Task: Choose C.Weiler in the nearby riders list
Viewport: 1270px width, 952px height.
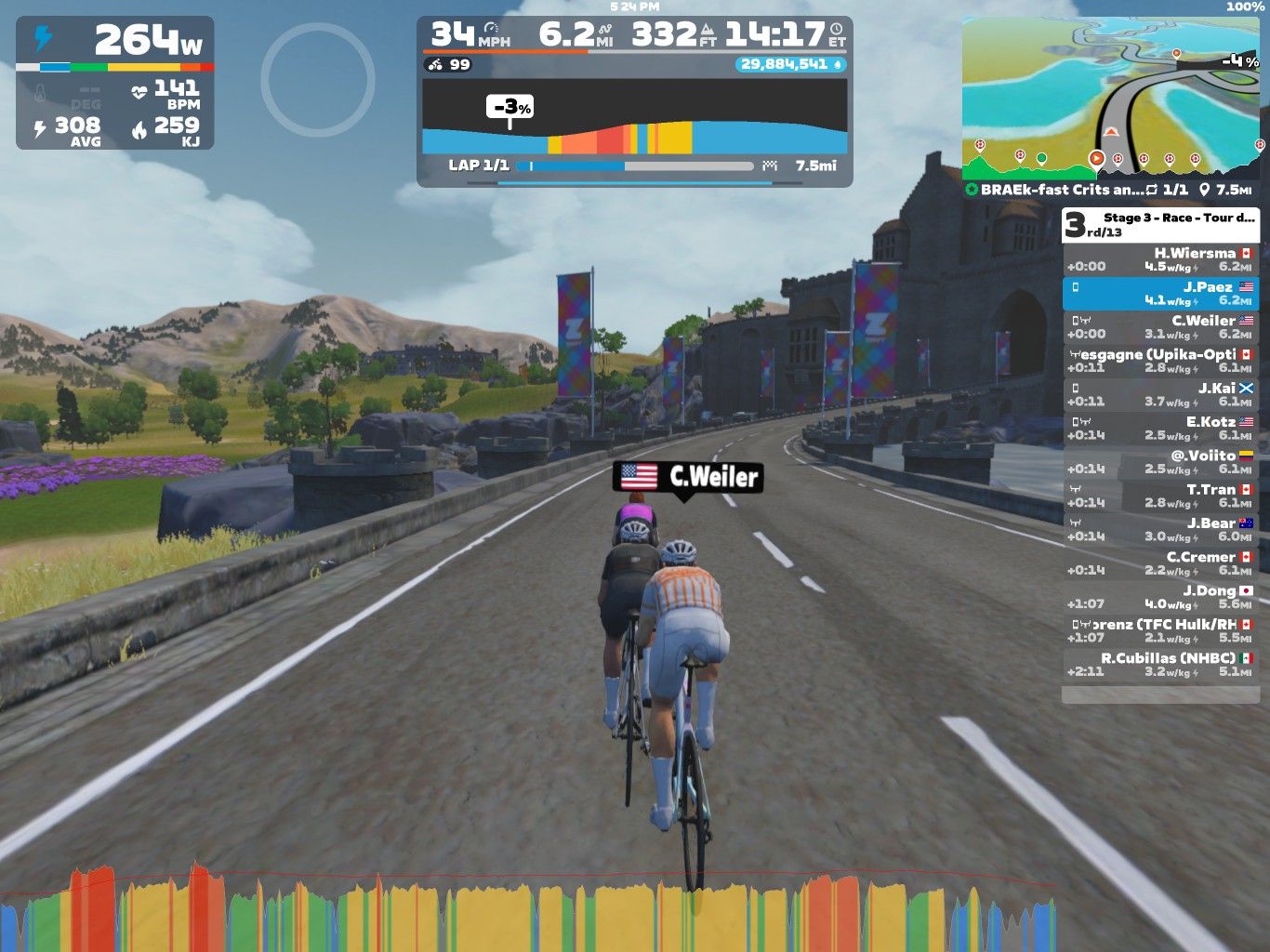Action: [1160, 327]
